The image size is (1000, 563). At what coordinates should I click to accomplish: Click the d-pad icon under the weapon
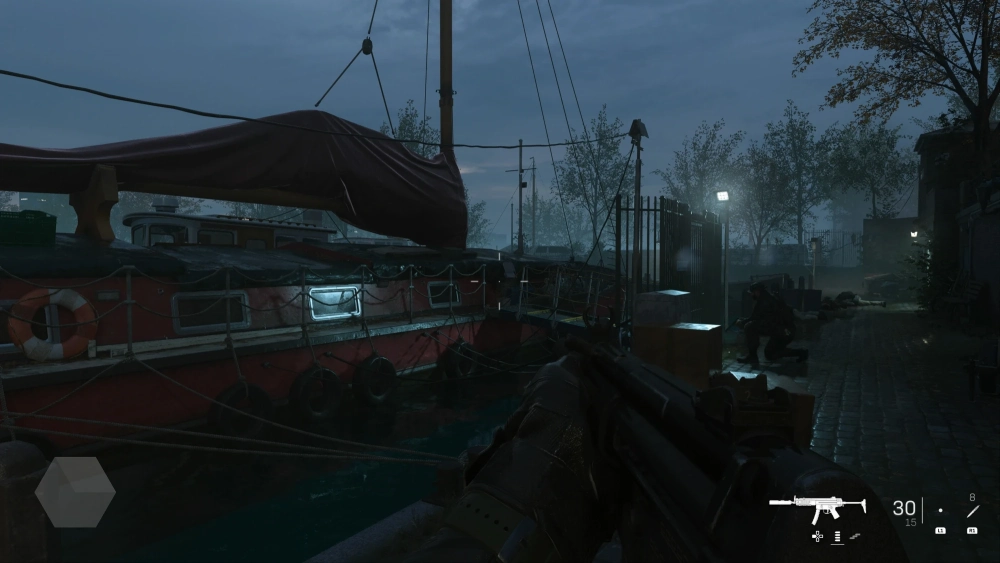click(818, 537)
